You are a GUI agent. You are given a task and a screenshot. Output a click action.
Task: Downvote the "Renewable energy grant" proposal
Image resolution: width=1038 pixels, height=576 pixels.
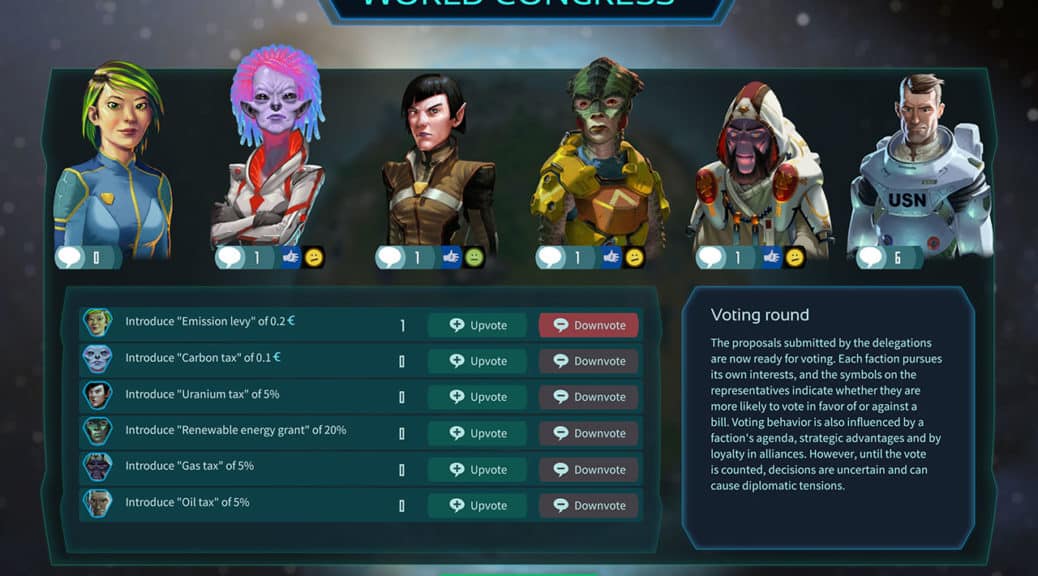point(588,433)
